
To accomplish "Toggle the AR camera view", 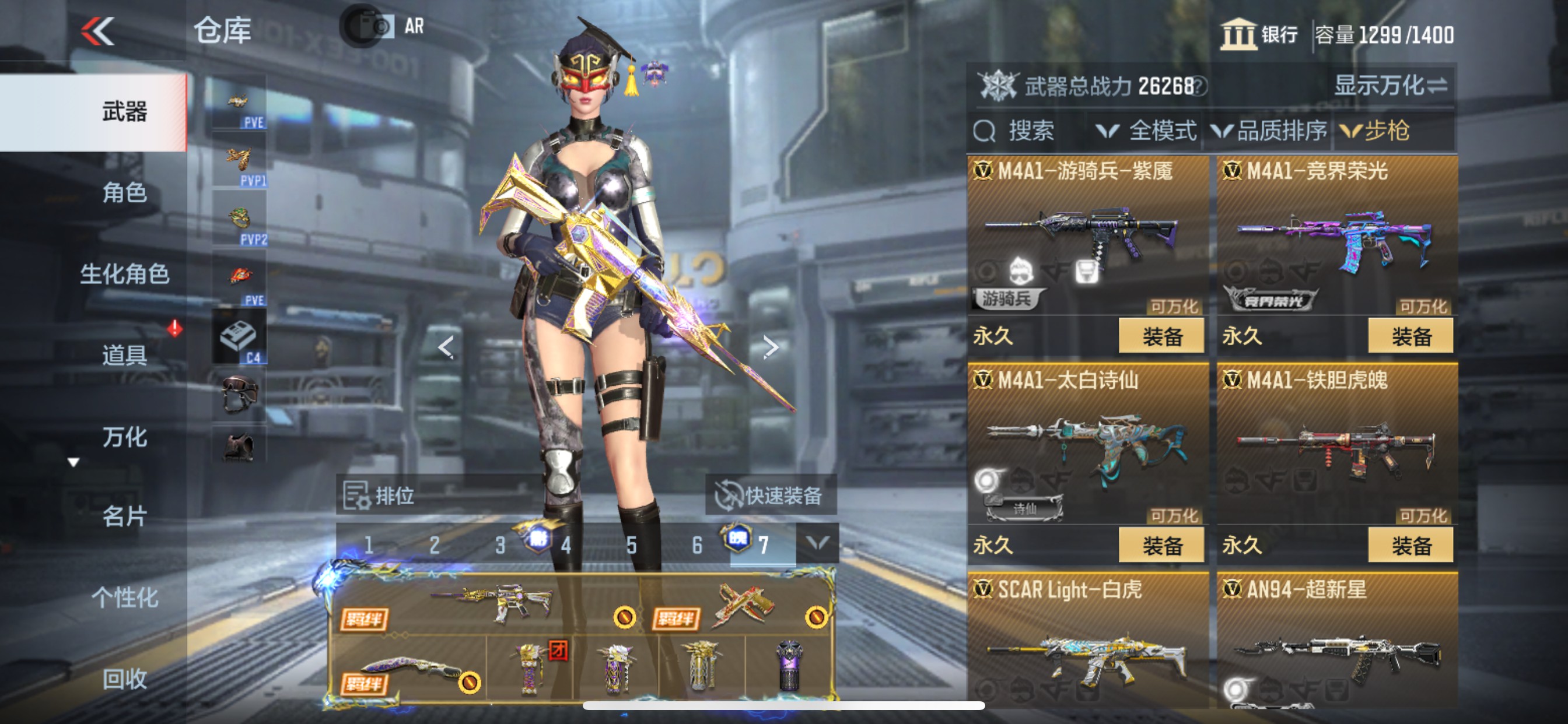I will pyautogui.click(x=383, y=26).
